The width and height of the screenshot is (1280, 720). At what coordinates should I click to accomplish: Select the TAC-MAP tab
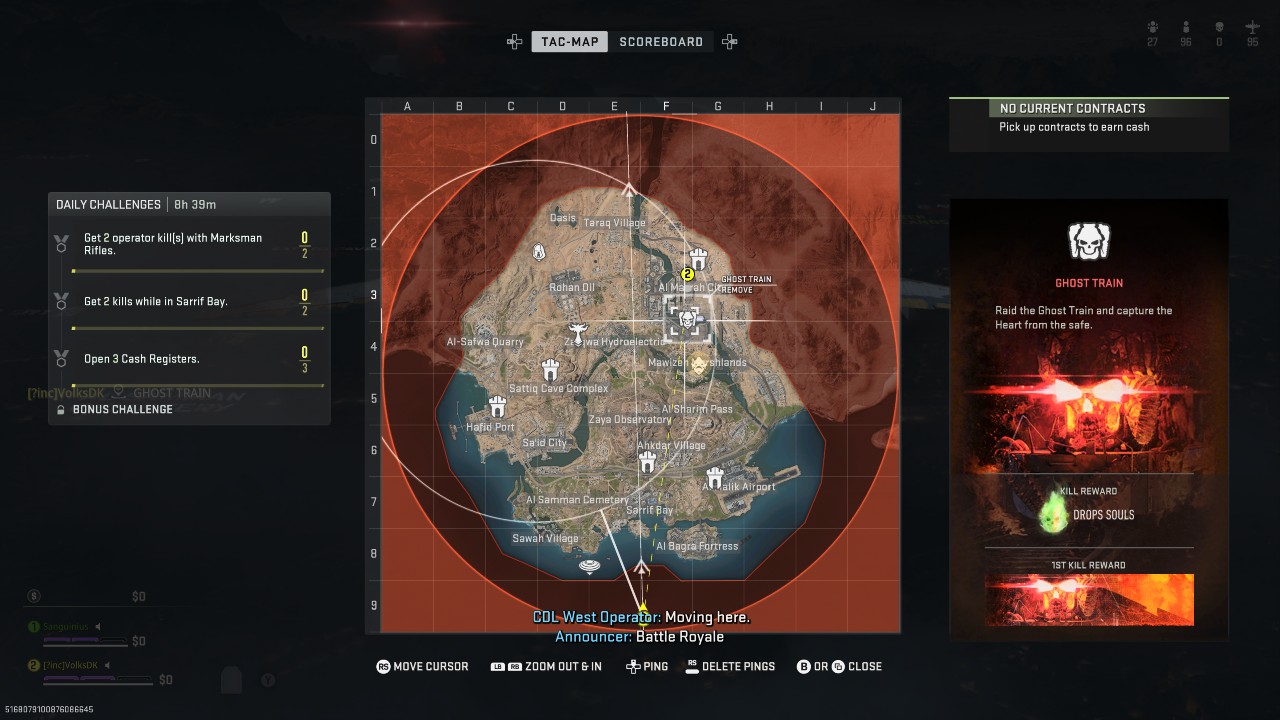pyautogui.click(x=569, y=41)
